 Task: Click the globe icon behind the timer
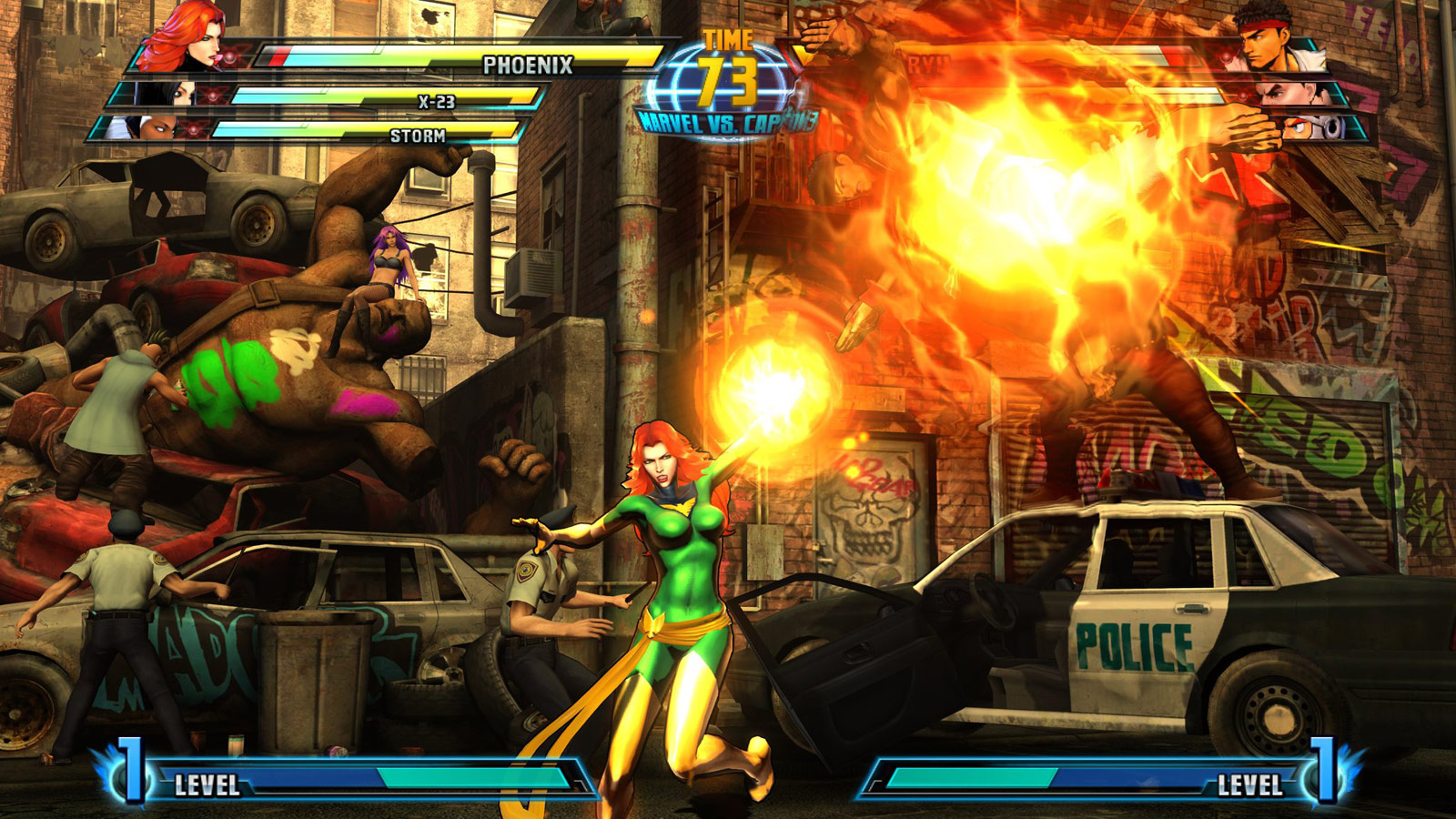(x=728, y=77)
